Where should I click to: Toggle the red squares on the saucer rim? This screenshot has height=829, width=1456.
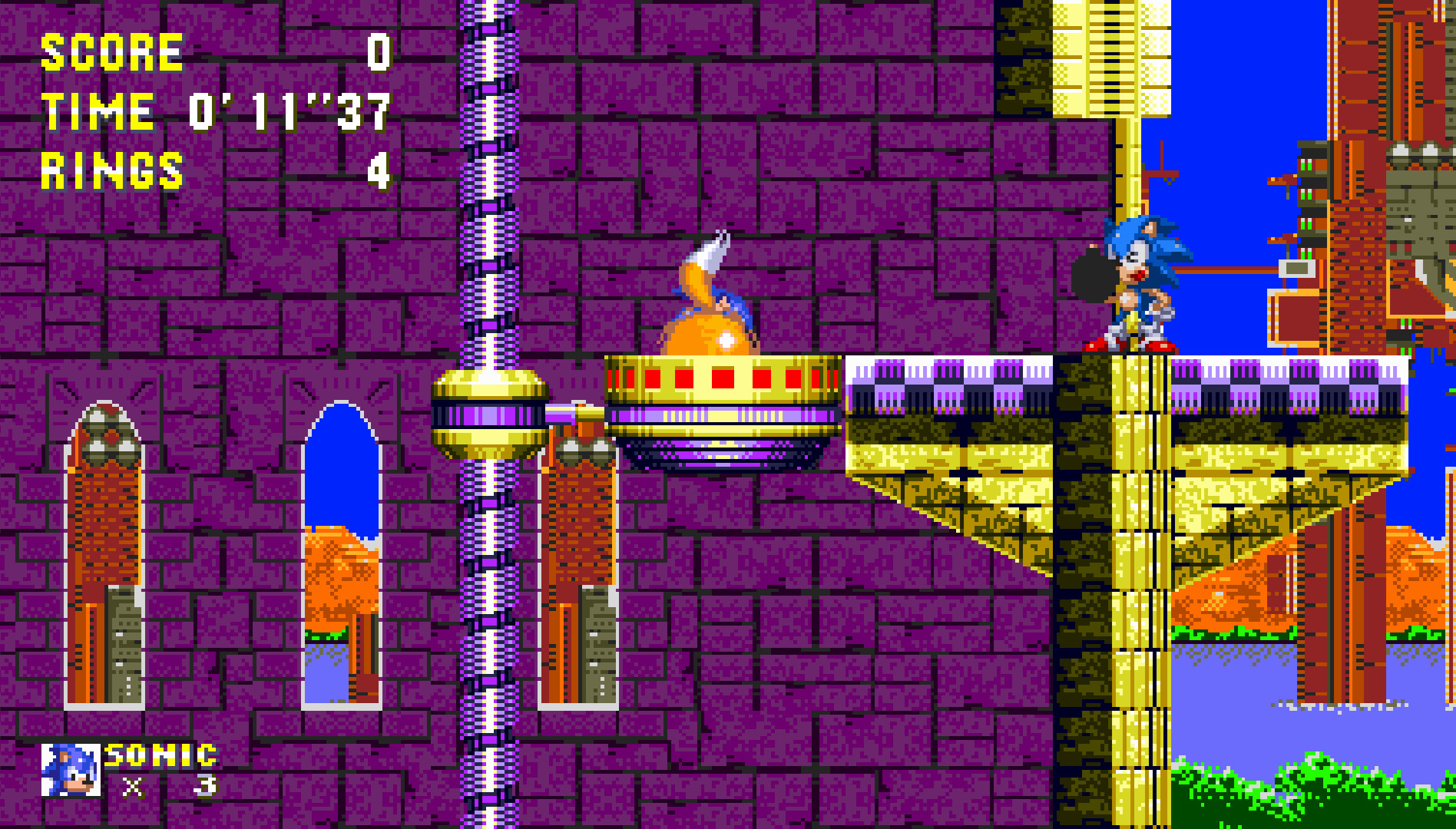[722, 378]
